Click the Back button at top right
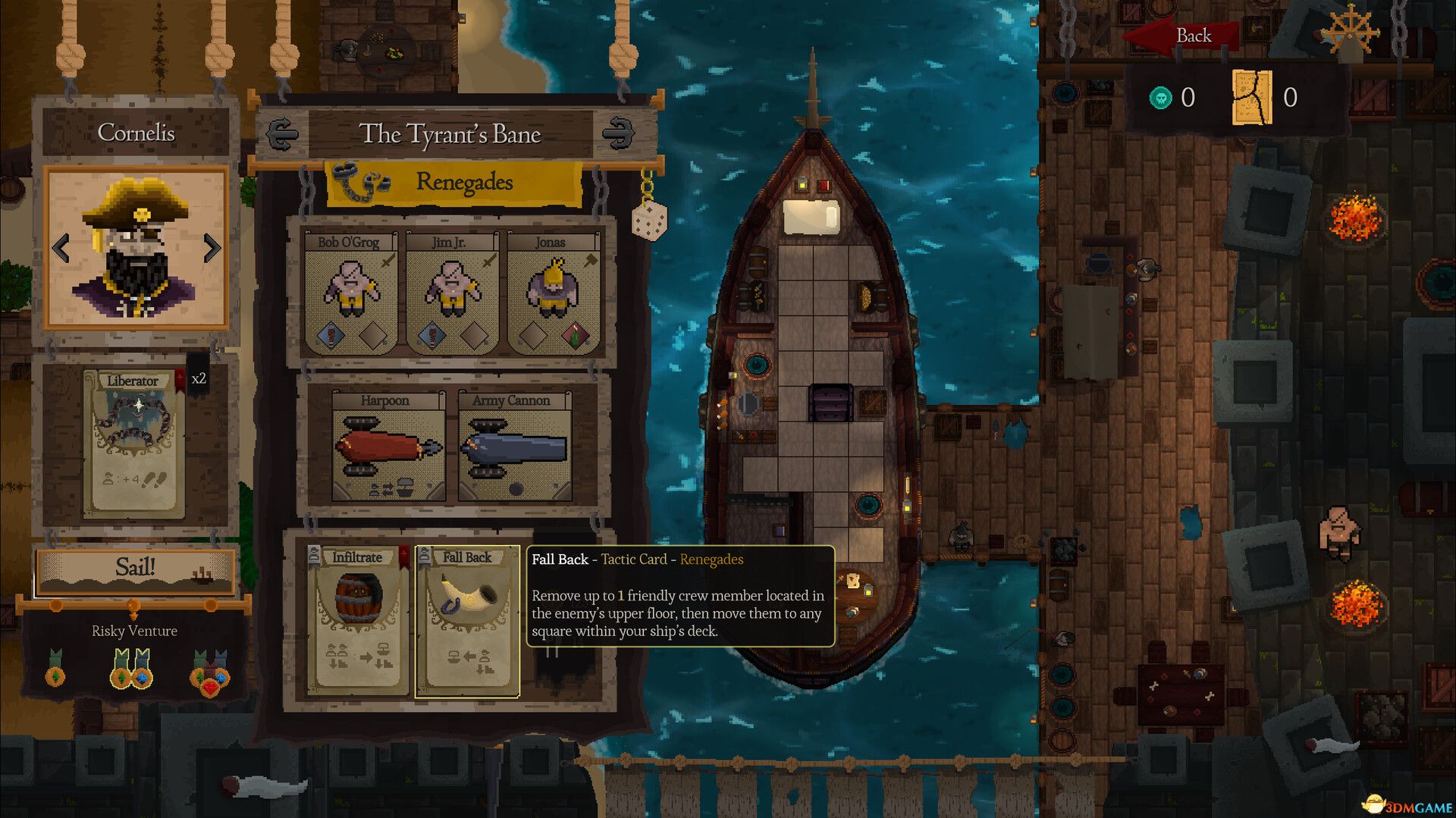 point(1194,35)
